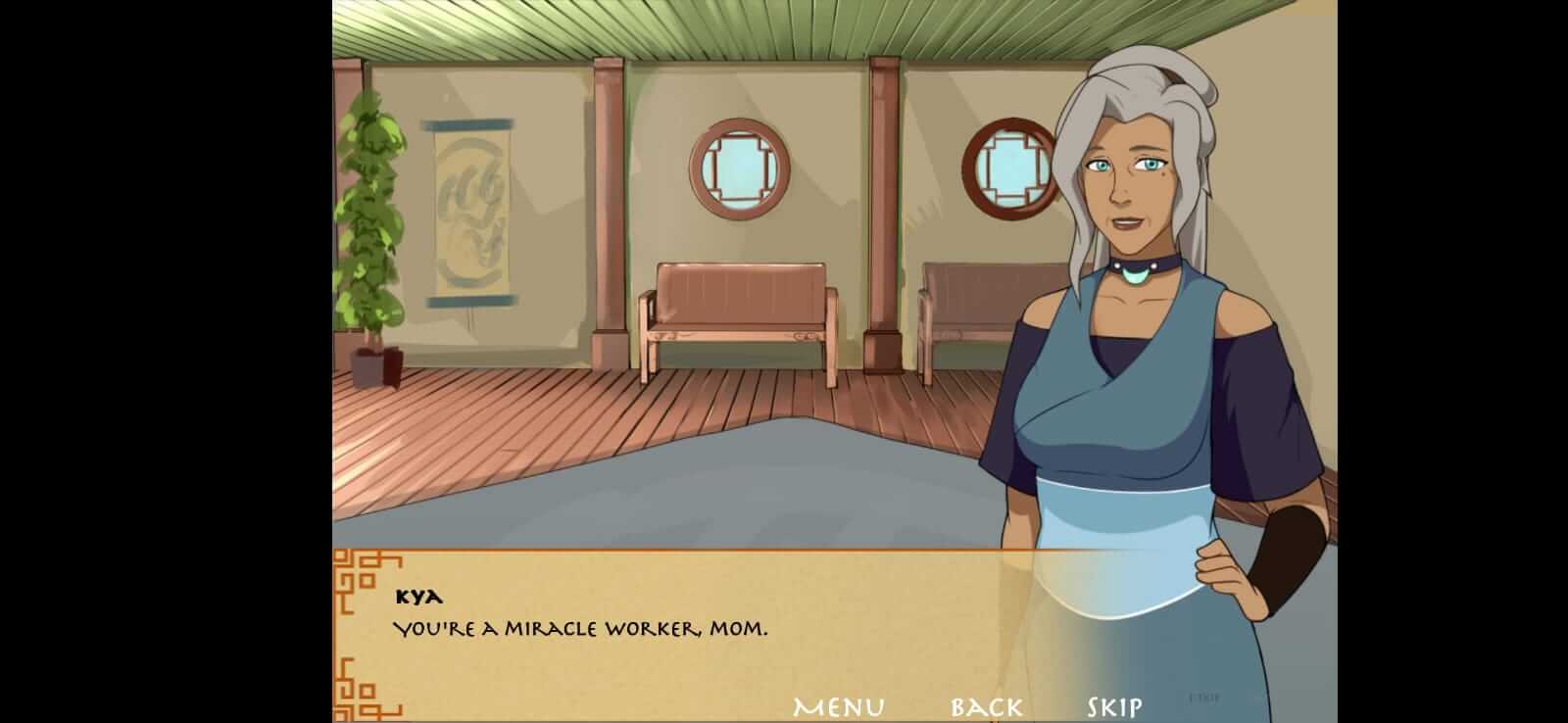The height and width of the screenshot is (723, 1568).
Task: Select the speaker name 'KYA' label
Action: point(421,595)
